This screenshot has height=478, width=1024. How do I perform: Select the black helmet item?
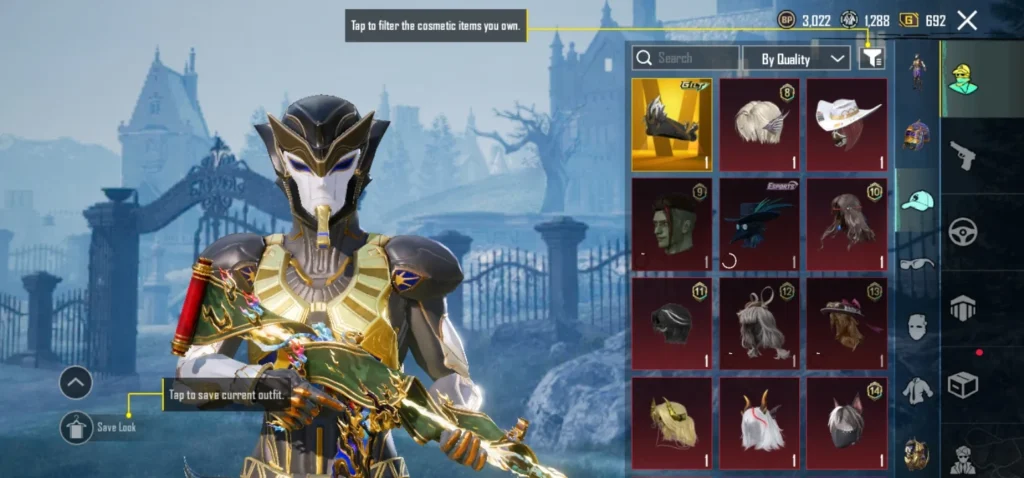[x=672, y=324]
